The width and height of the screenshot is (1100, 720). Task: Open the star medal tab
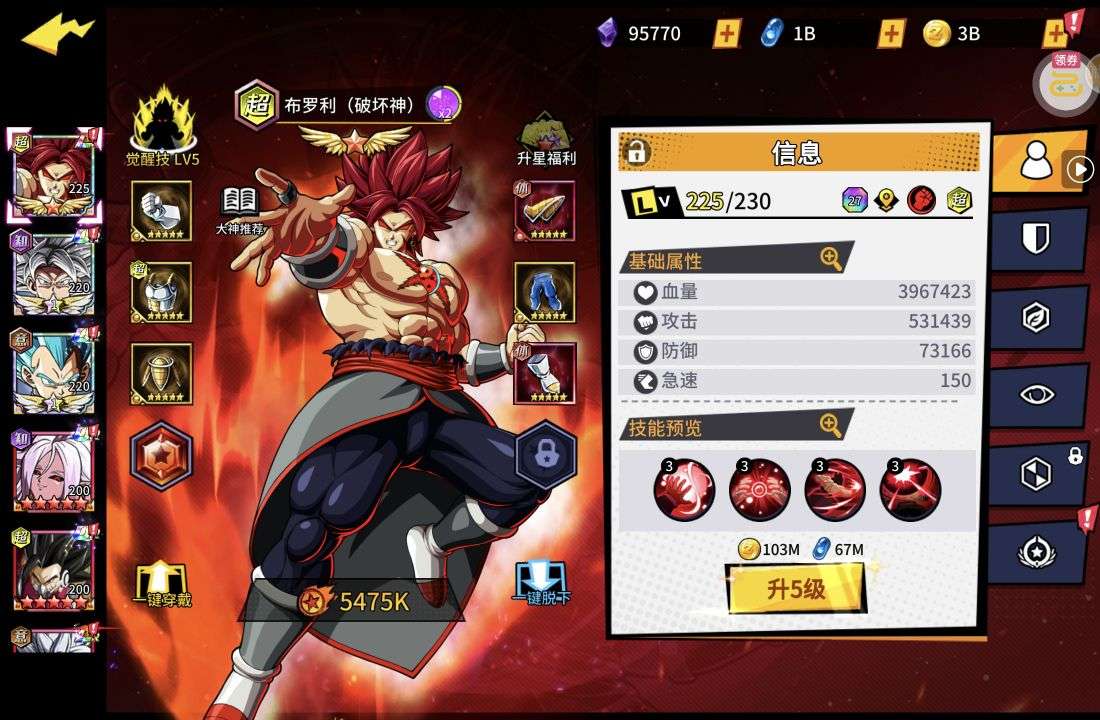tap(1036, 552)
